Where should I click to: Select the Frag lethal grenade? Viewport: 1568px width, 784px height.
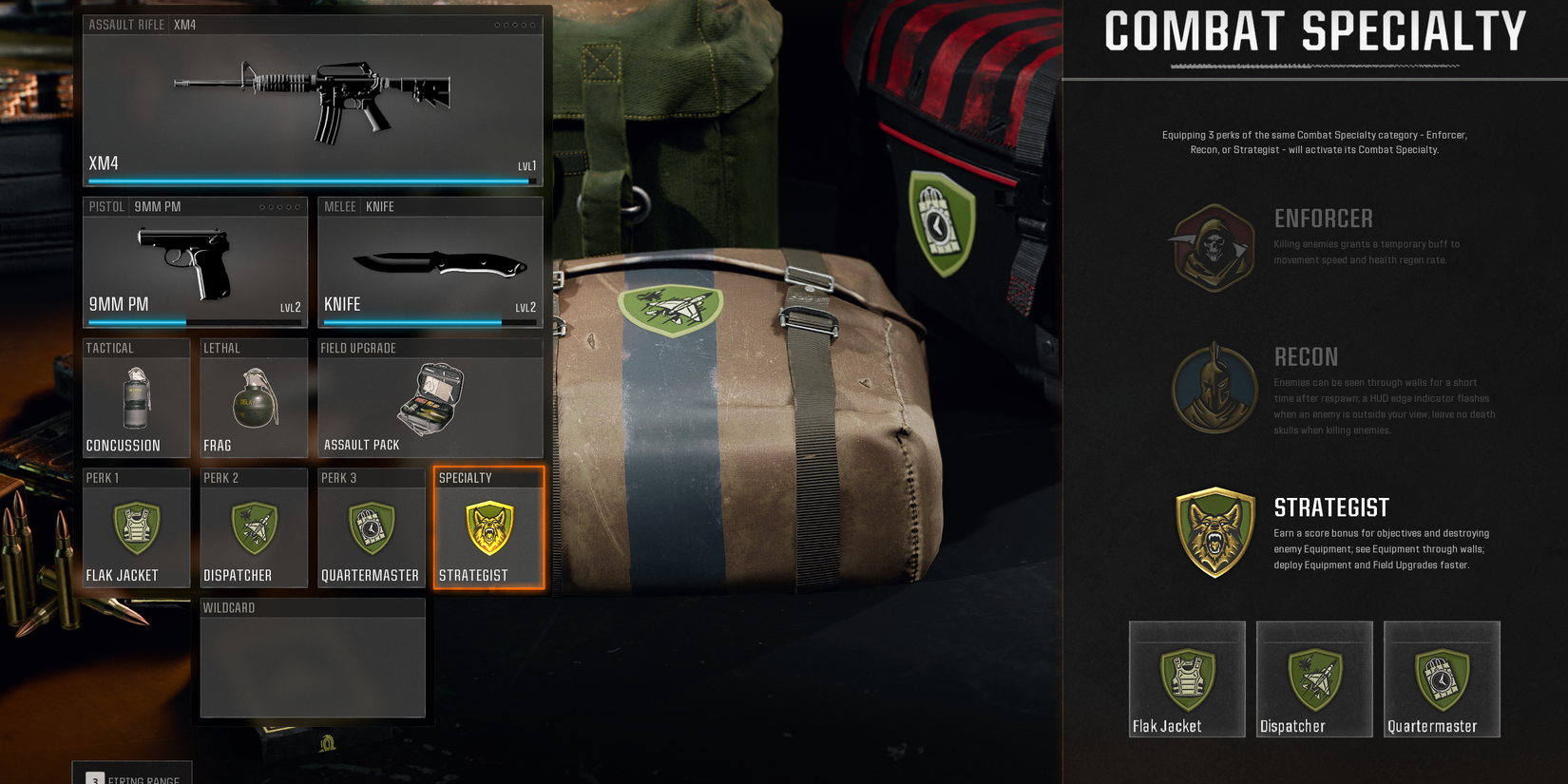pos(253,399)
